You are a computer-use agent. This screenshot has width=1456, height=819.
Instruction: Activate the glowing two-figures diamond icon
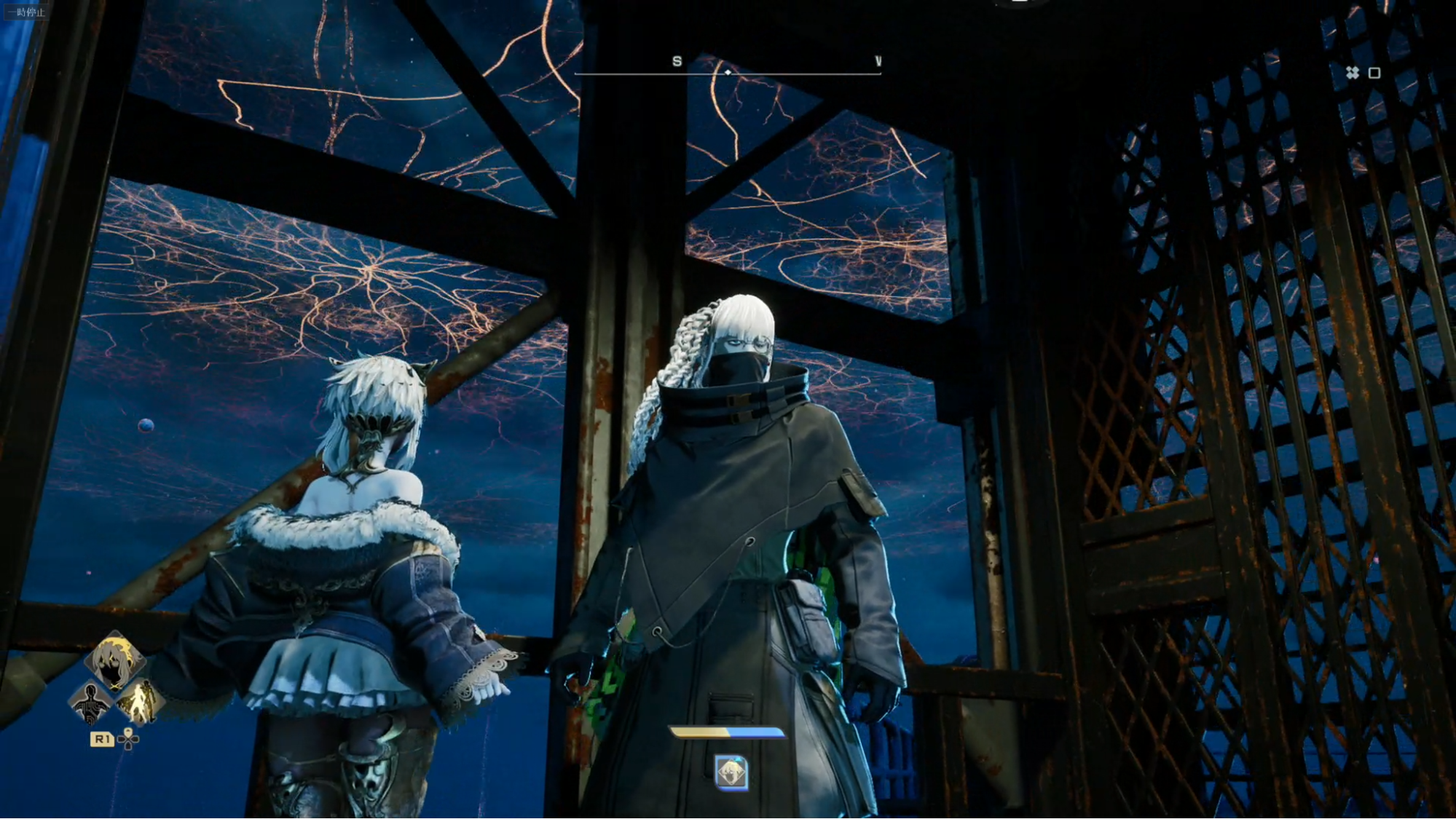coord(140,702)
